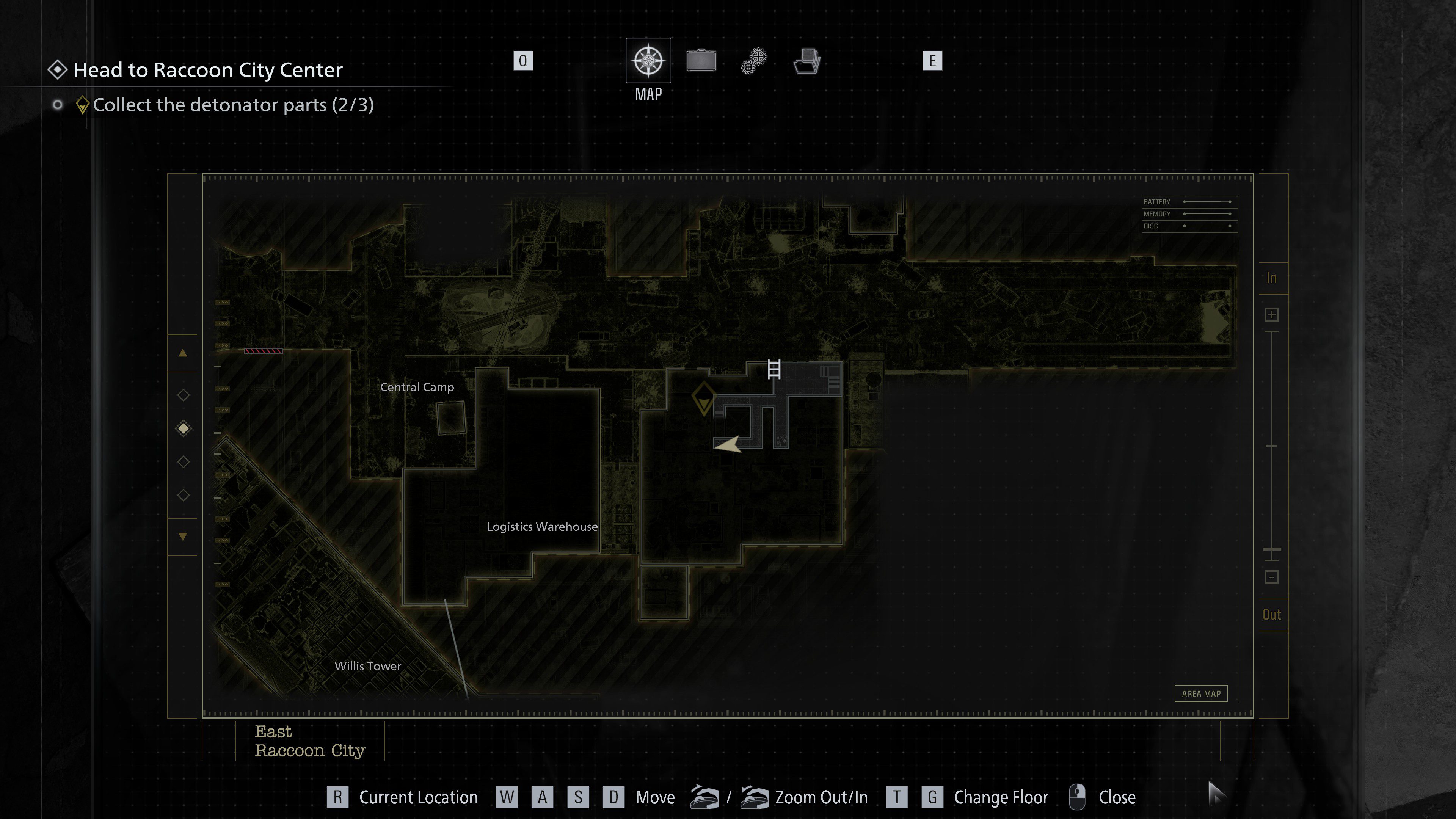
Task: Click the up triangle above floor selector
Action: (x=182, y=353)
